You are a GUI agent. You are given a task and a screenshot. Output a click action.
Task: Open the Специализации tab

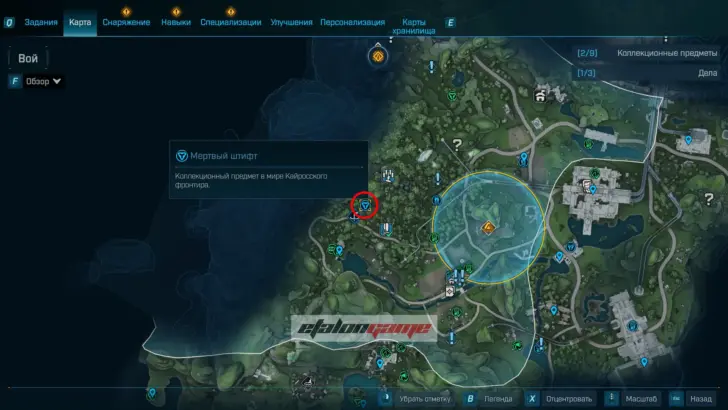click(x=231, y=22)
